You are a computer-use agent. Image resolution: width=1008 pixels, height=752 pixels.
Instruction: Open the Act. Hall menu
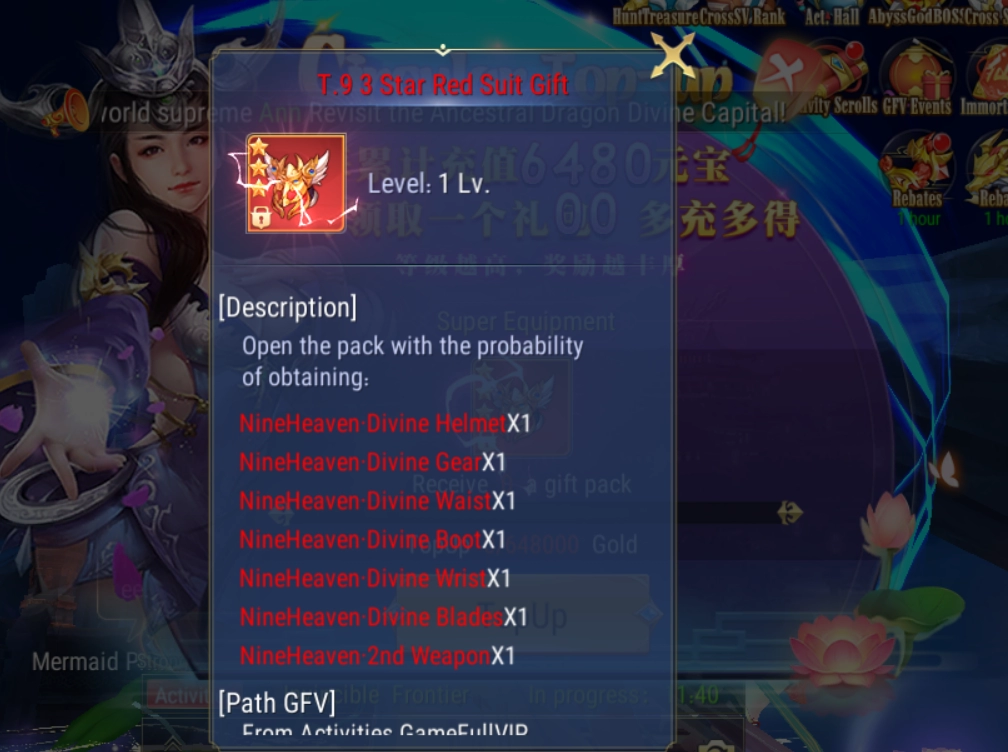tap(832, 14)
